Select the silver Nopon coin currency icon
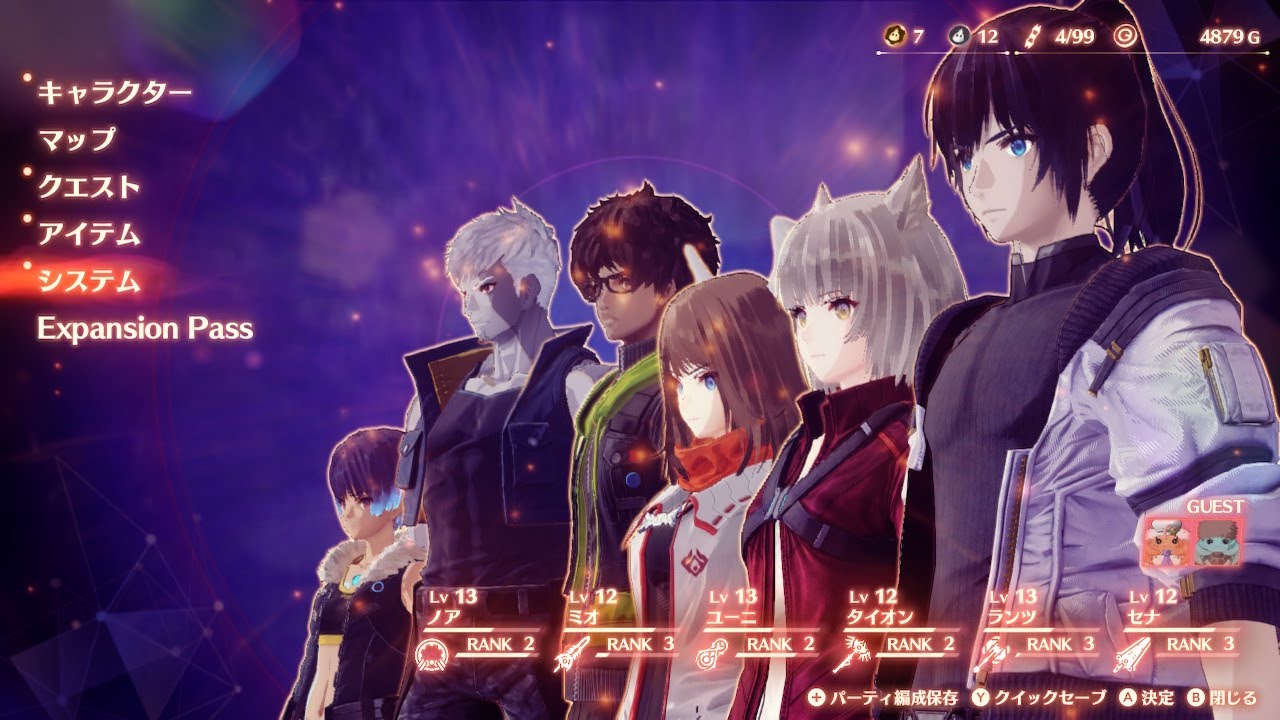The image size is (1280, 720). tap(962, 34)
